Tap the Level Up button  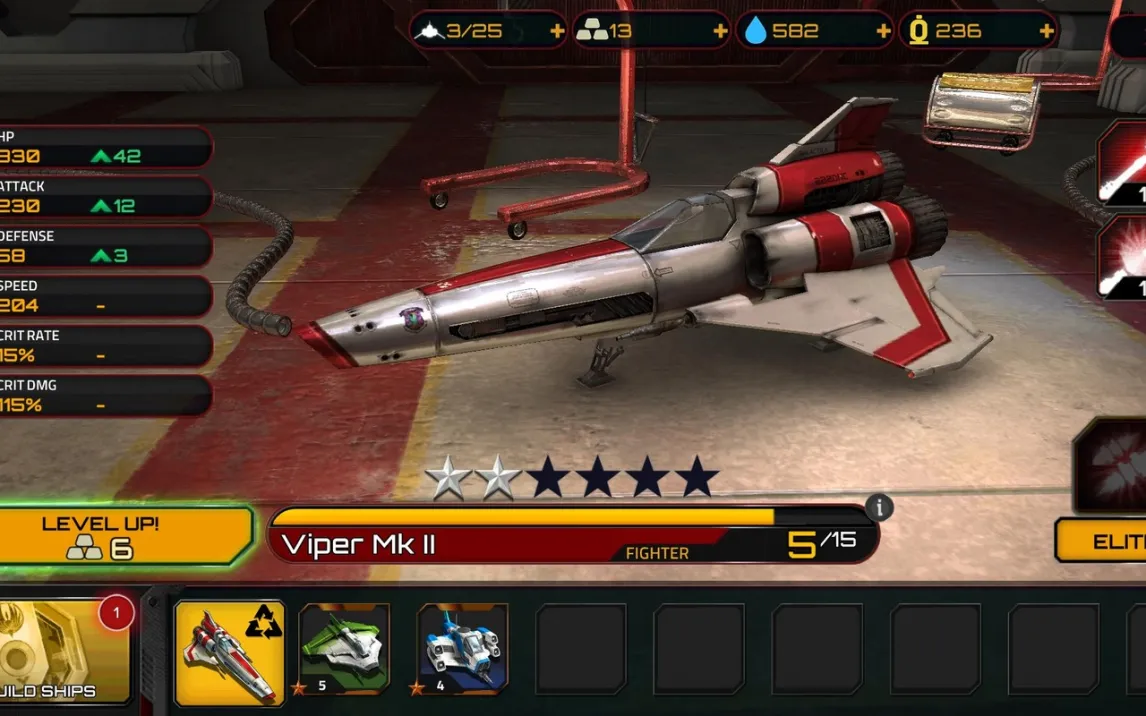[125, 536]
